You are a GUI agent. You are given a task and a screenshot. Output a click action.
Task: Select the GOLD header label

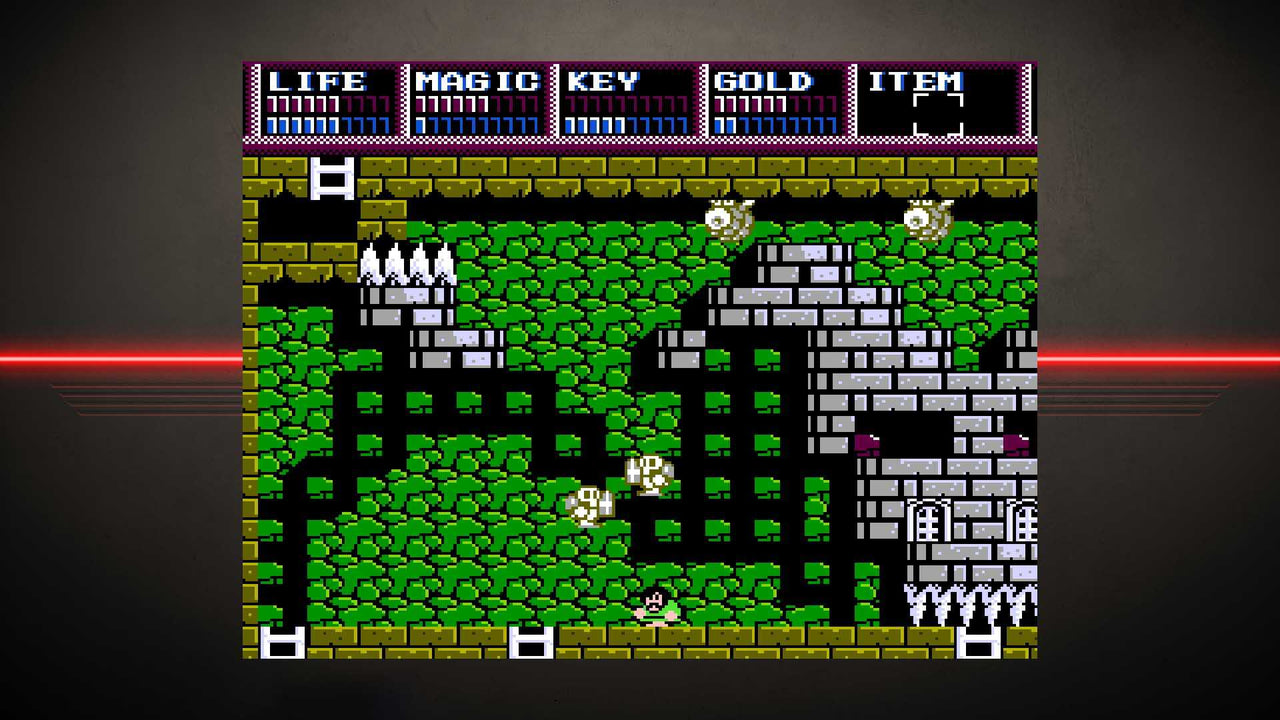(765, 82)
